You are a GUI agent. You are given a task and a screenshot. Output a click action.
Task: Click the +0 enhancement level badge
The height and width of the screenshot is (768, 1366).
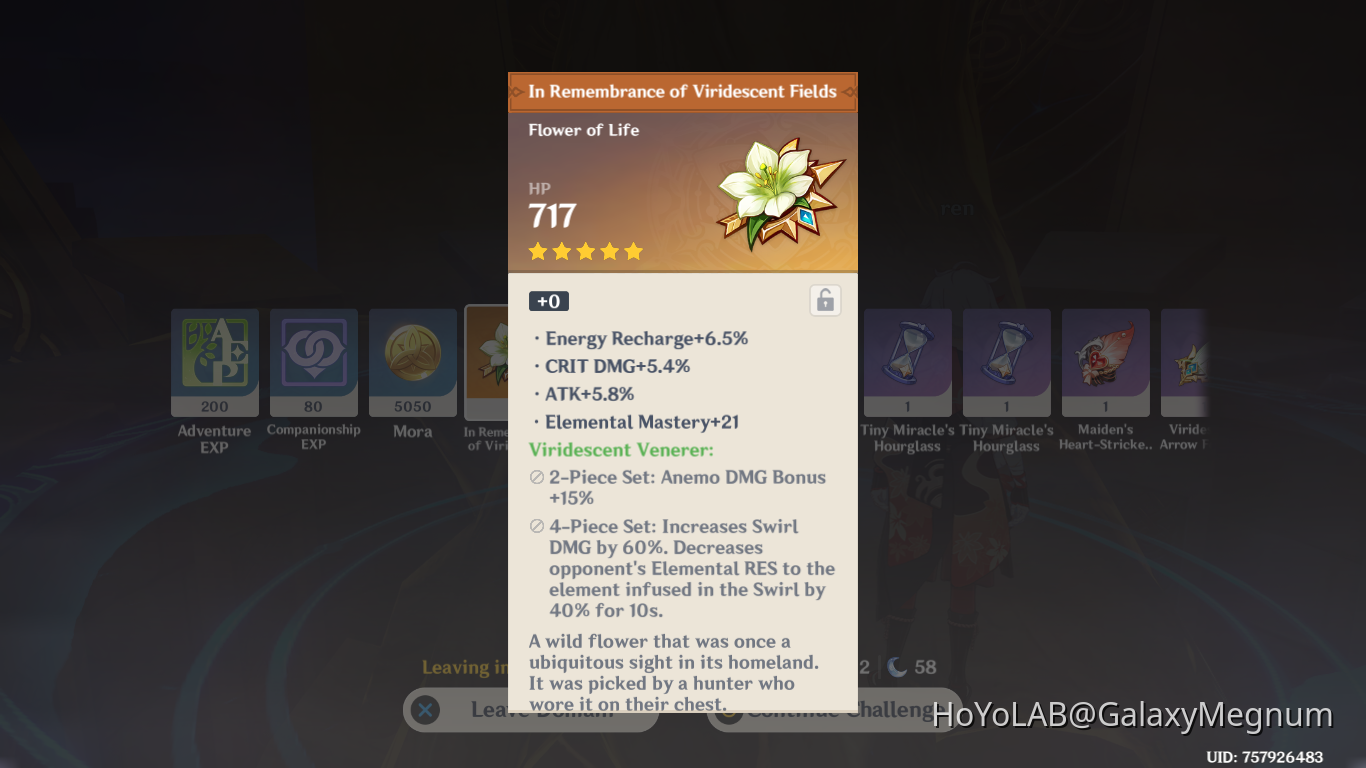(x=548, y=300)
